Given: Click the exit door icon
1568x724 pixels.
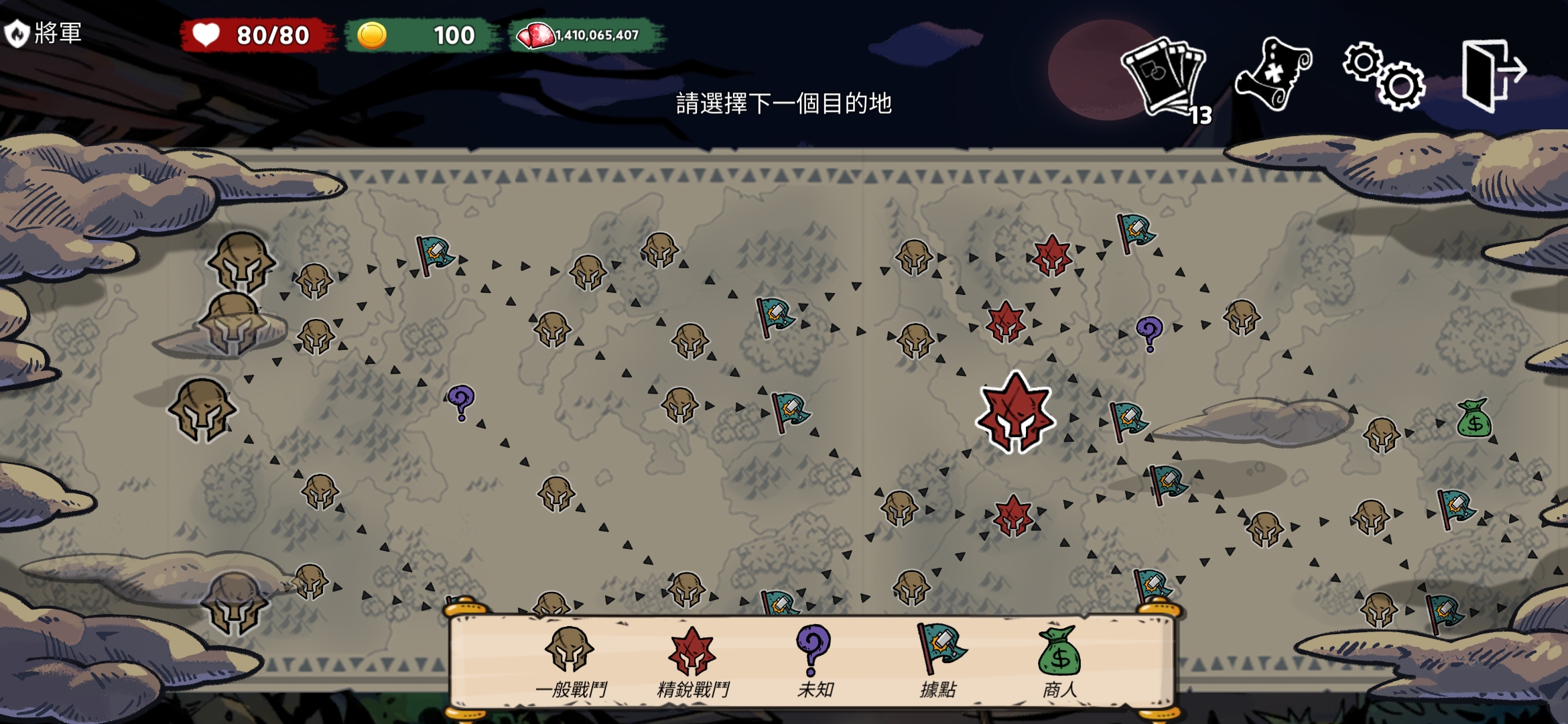Looking at the screenshot, I should 1493,74.
